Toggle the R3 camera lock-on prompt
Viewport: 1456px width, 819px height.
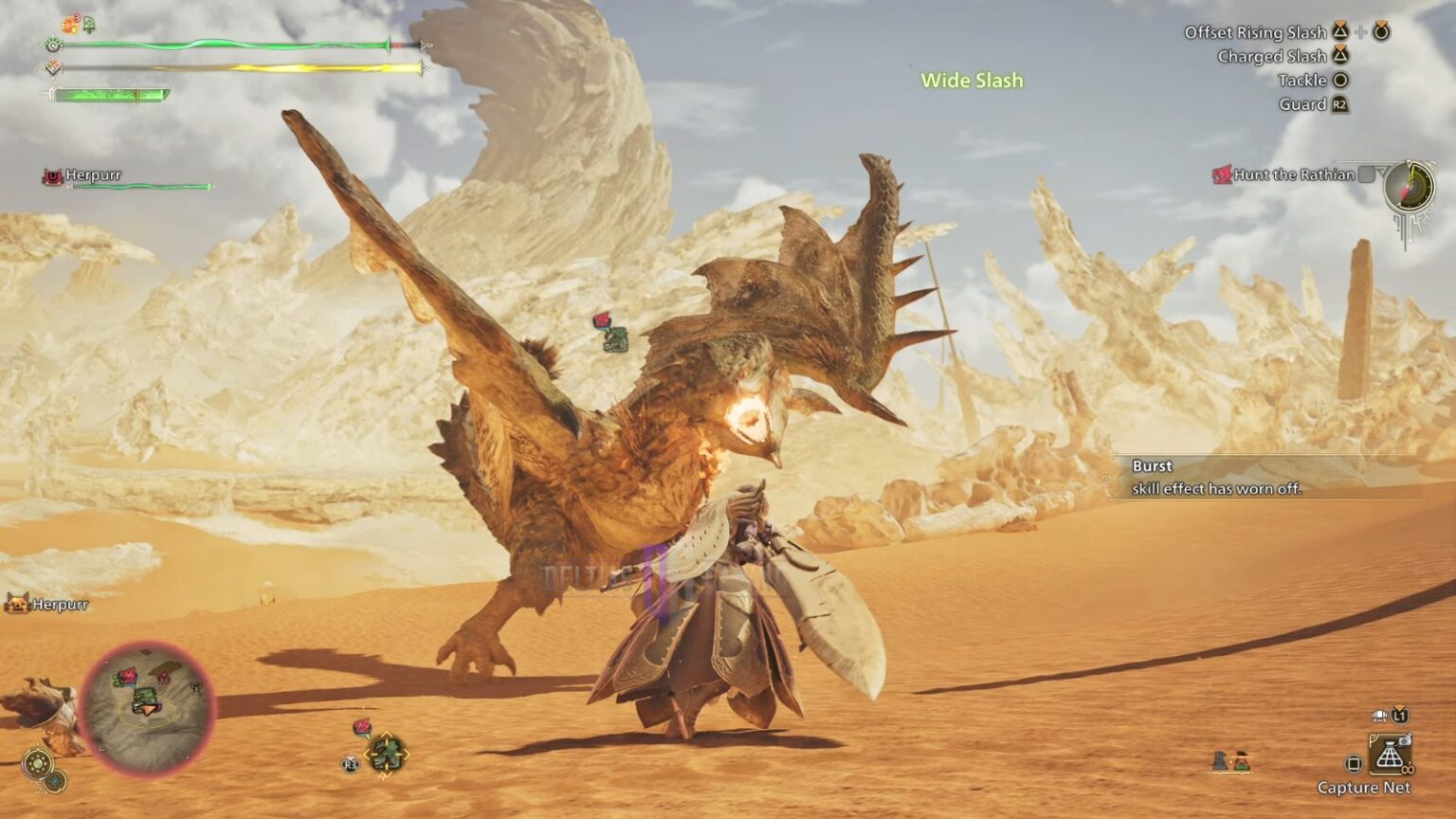click(349, 765)
